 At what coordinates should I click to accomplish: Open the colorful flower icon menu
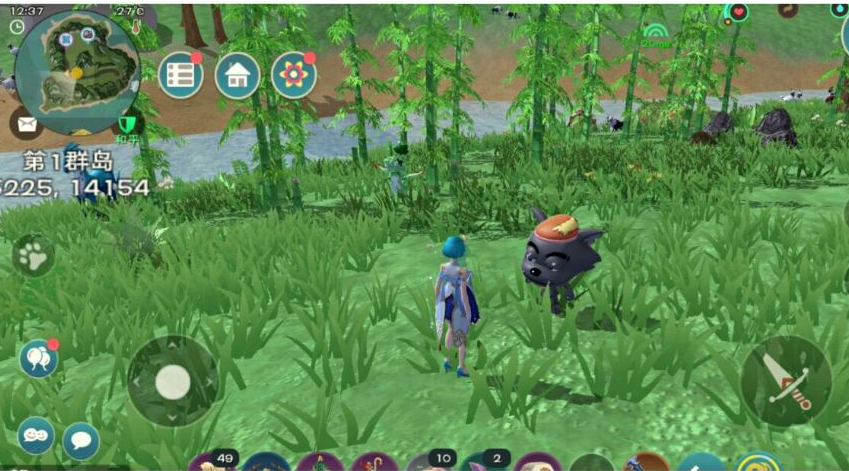(x=294, y=75)
